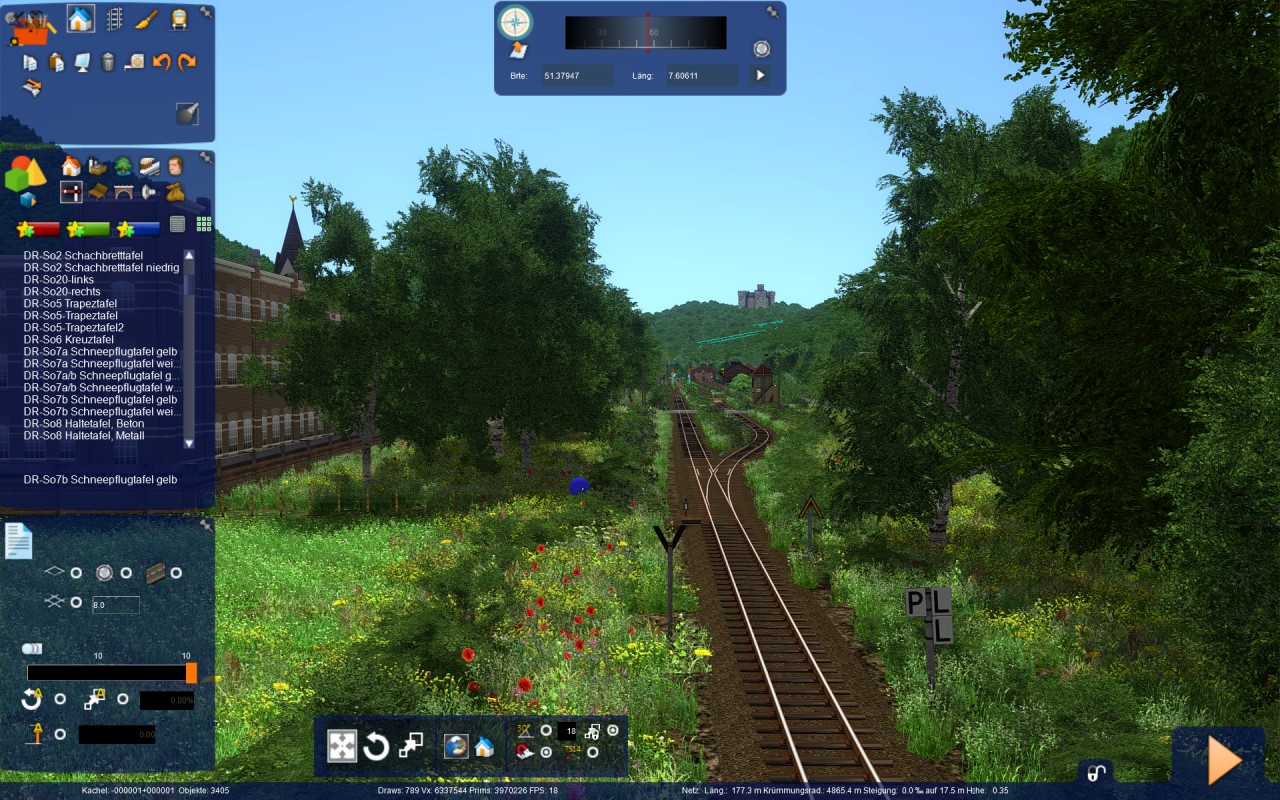This screenshot has width=1280, height=800.
Task: Click the globe icon in bottom bar
Action: (456, 746)
